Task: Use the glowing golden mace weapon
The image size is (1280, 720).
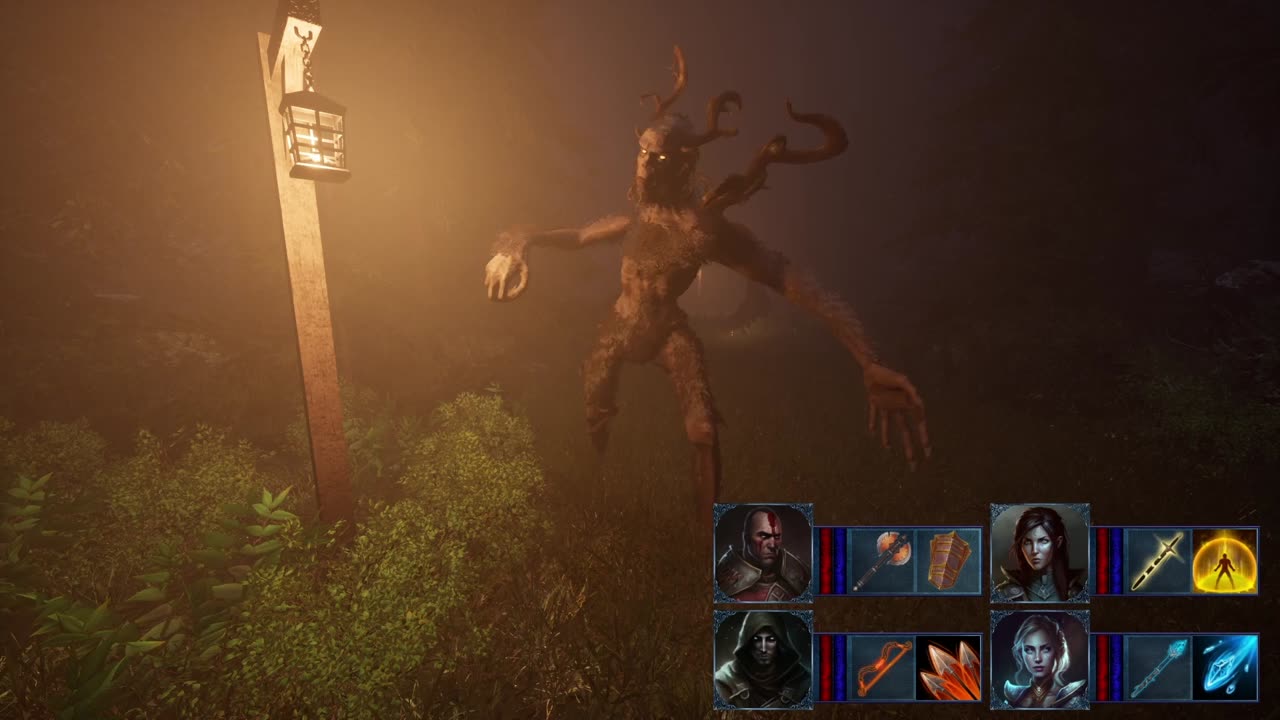Action: (1159, 561)
